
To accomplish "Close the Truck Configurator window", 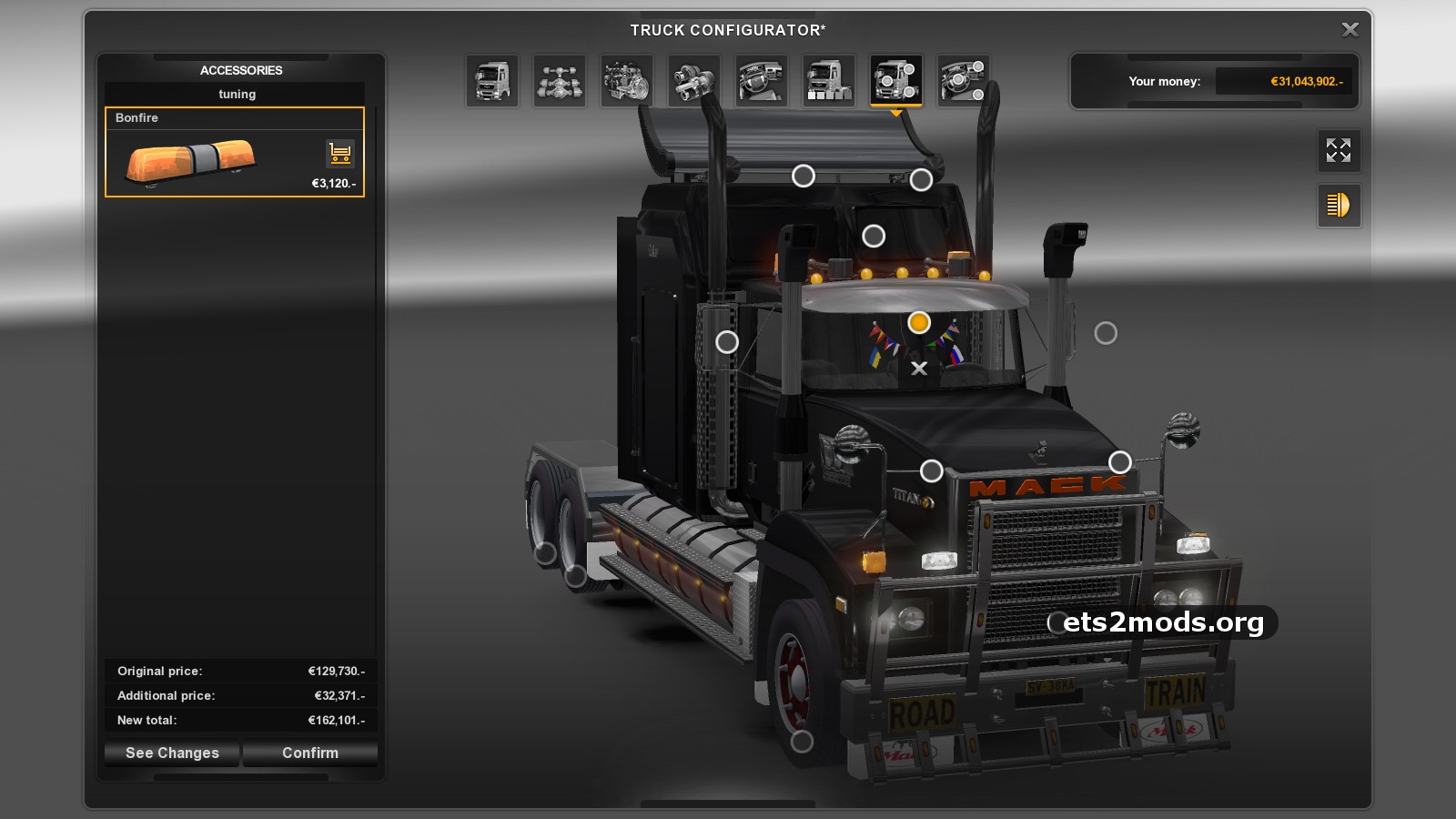I will [1350, 30].
